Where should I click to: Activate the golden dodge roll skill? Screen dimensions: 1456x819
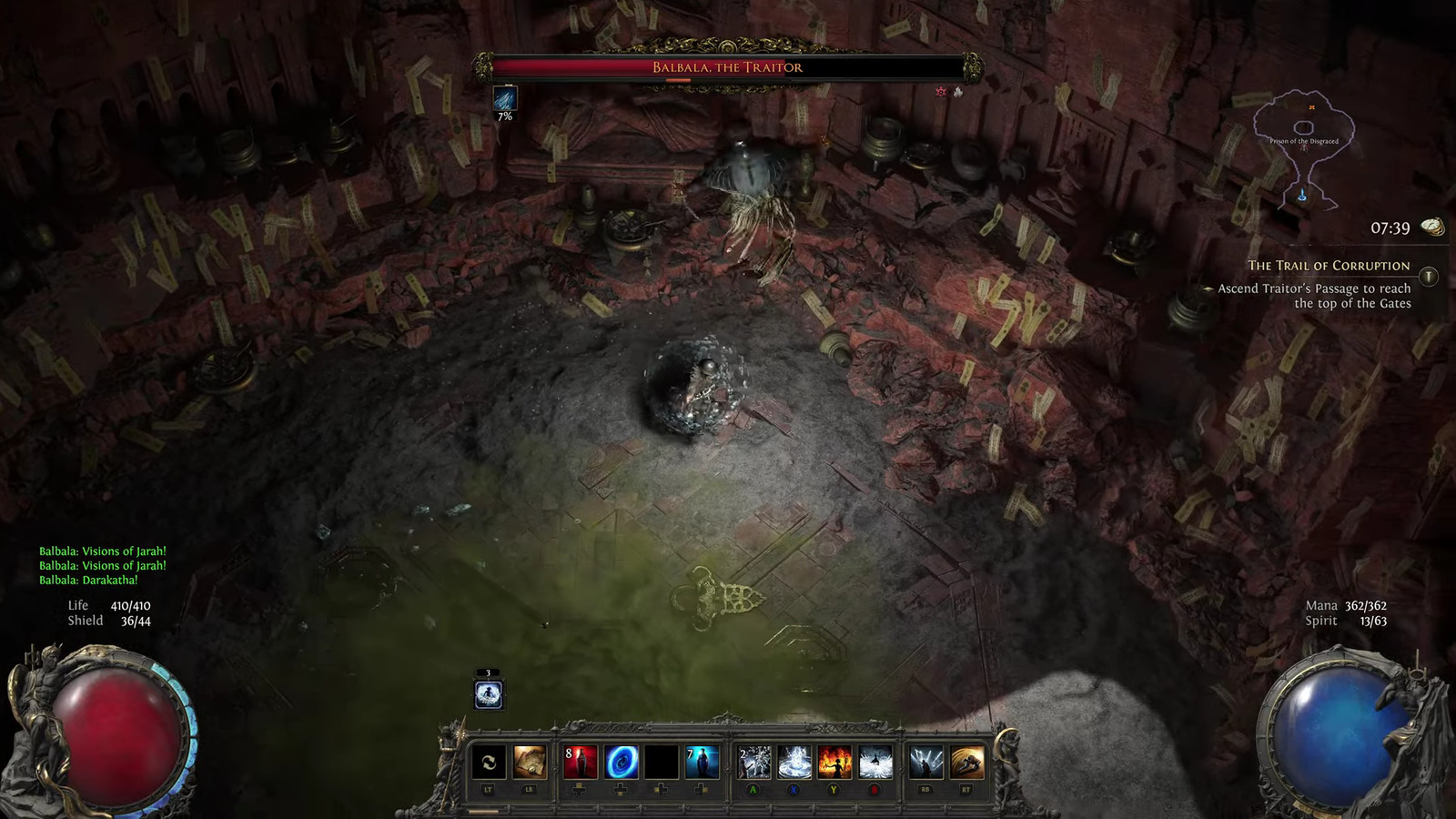[x=966, y=763]
